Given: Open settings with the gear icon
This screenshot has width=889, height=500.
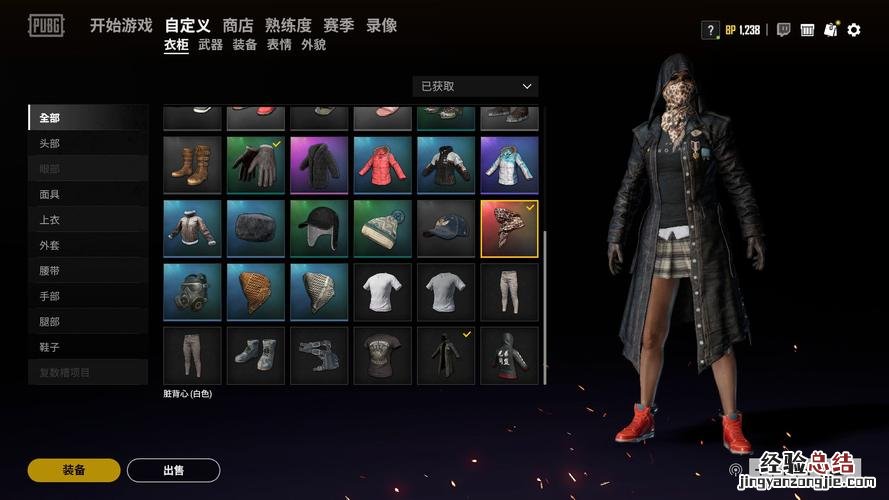Looking at the screenshot, I should click(853, 30).
